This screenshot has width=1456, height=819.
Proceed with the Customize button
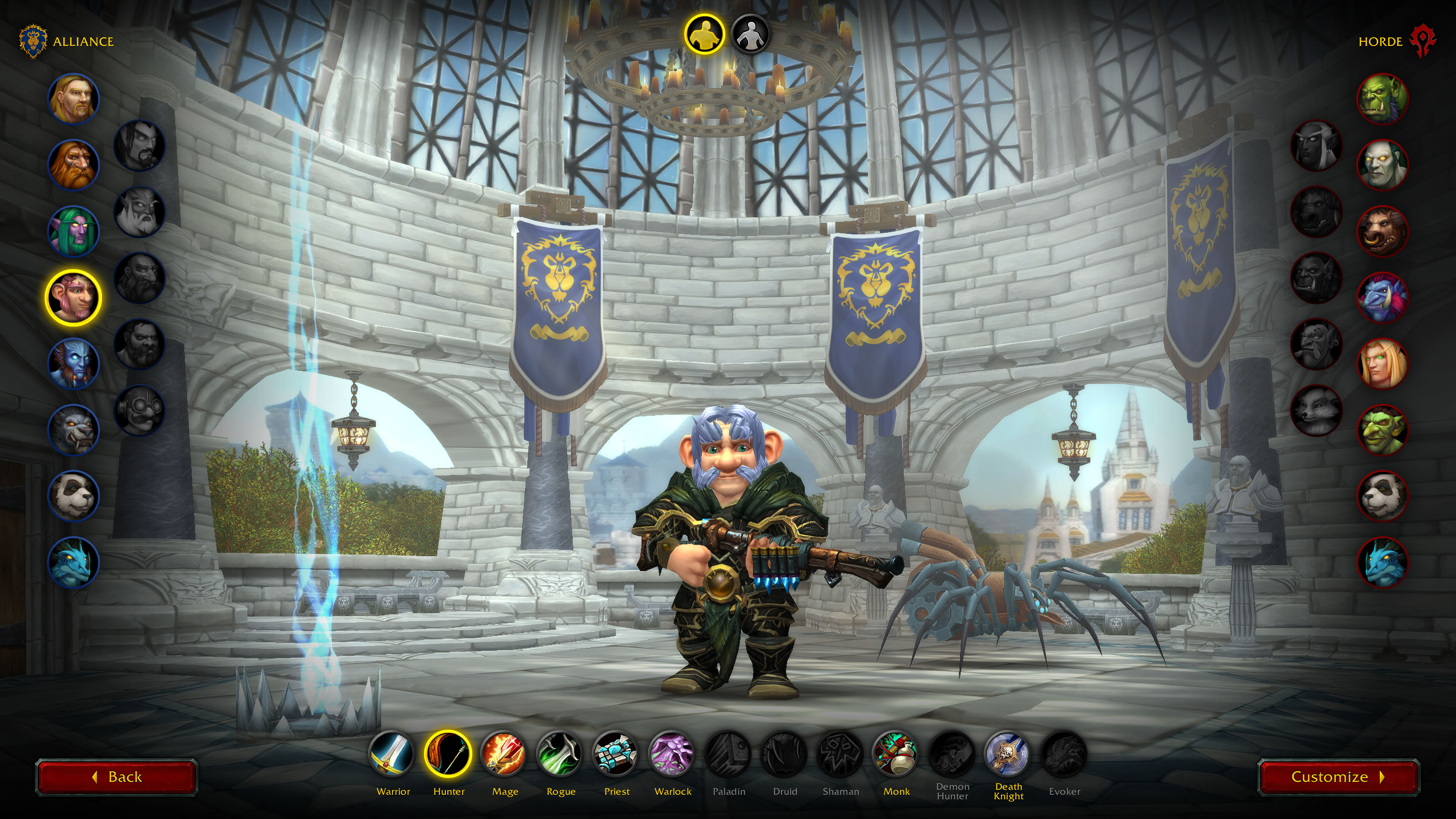1338,777
